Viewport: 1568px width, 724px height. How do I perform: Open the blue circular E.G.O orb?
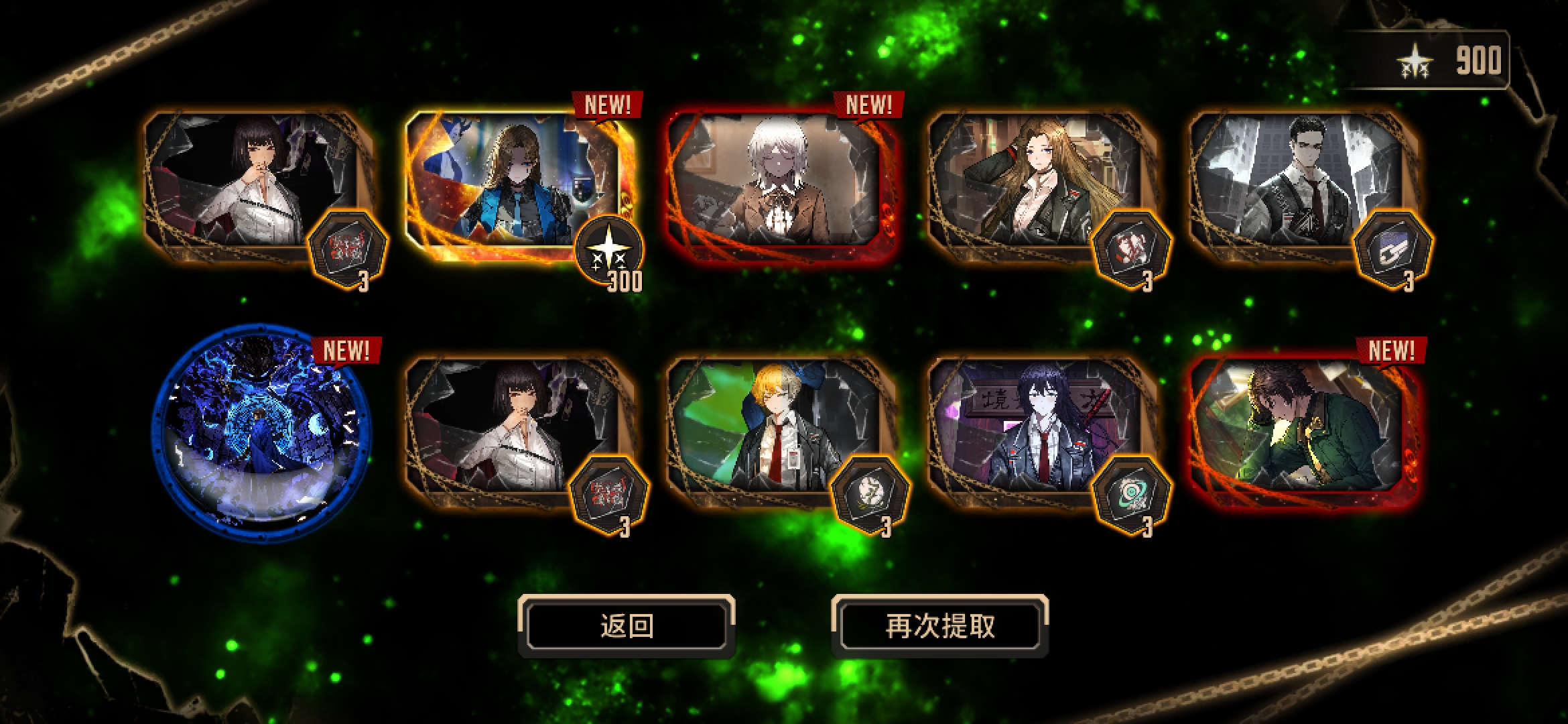click(x=260, y=434)
